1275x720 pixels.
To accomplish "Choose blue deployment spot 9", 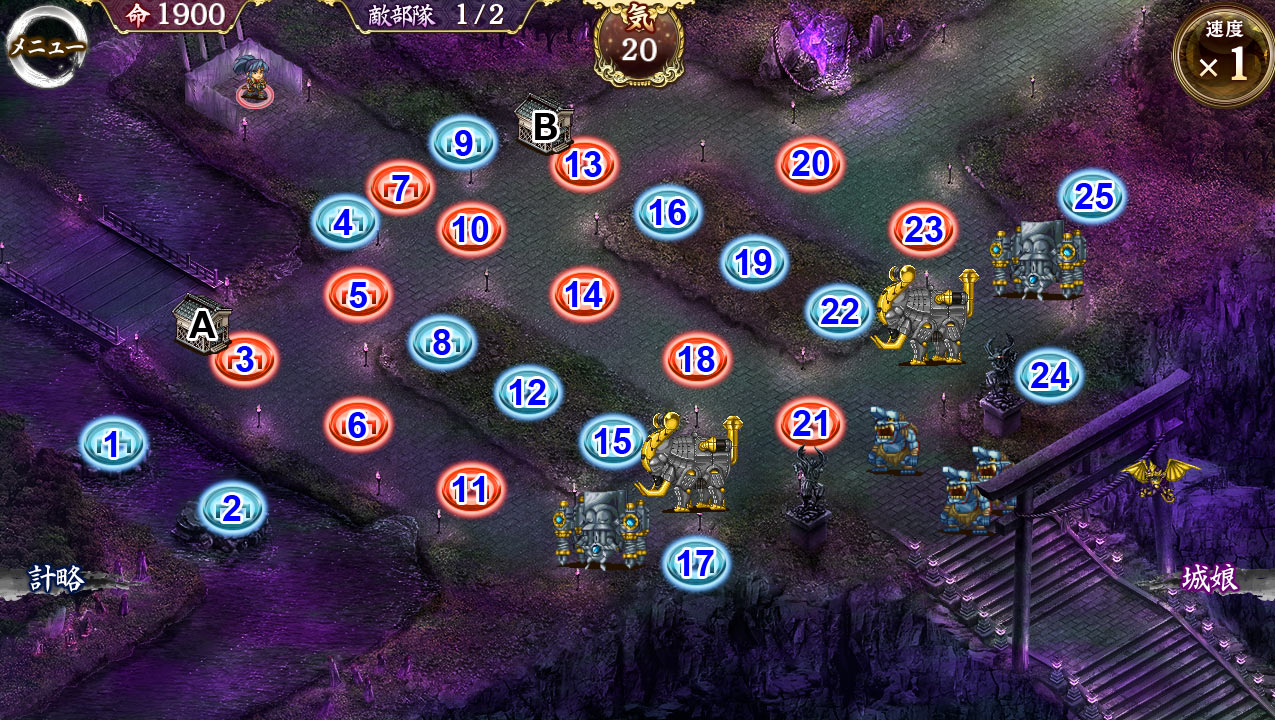I will [x=463, y=143].
